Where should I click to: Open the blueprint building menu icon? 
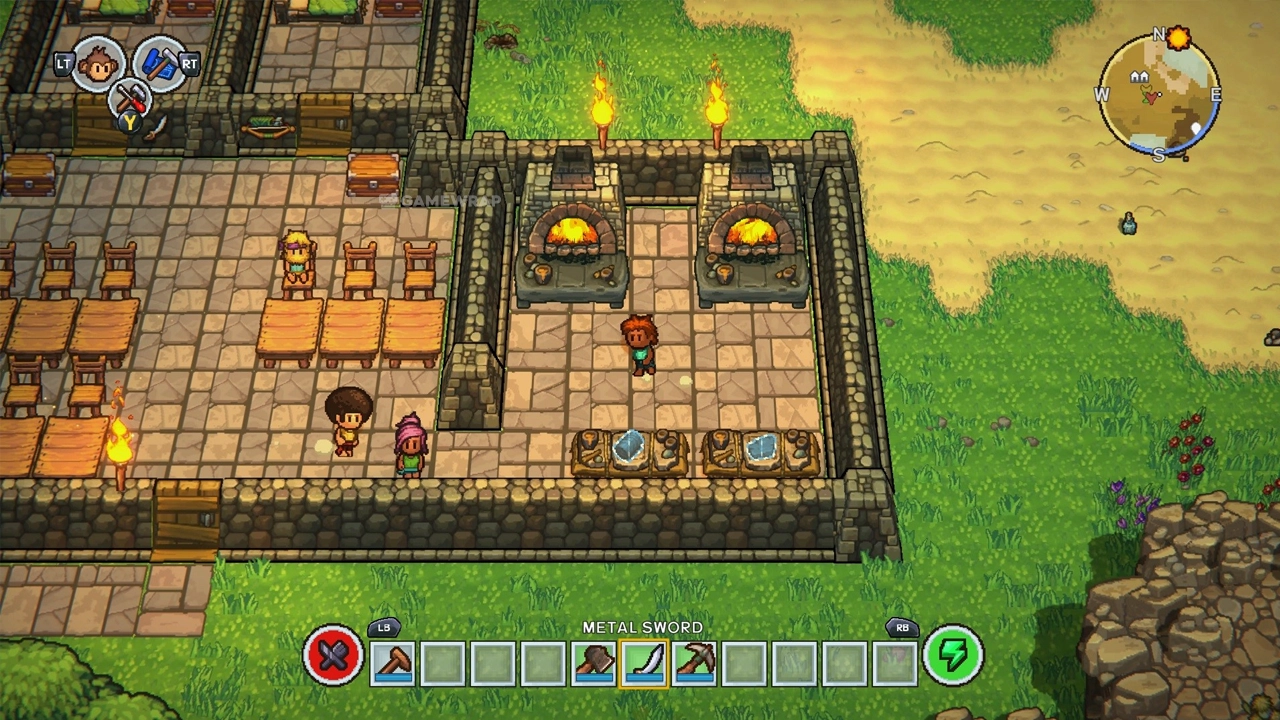pos(157,63)
